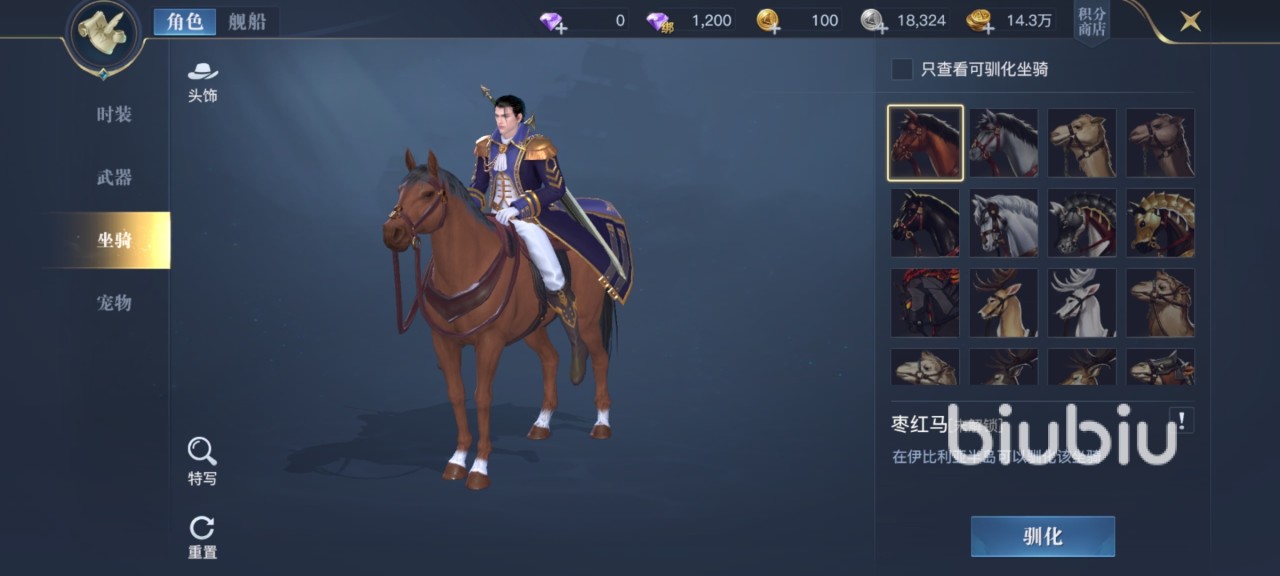Screen dimensions: 1280x576
Task: Activate the 特写 close-up view
Action: click(x=202, y=461)
